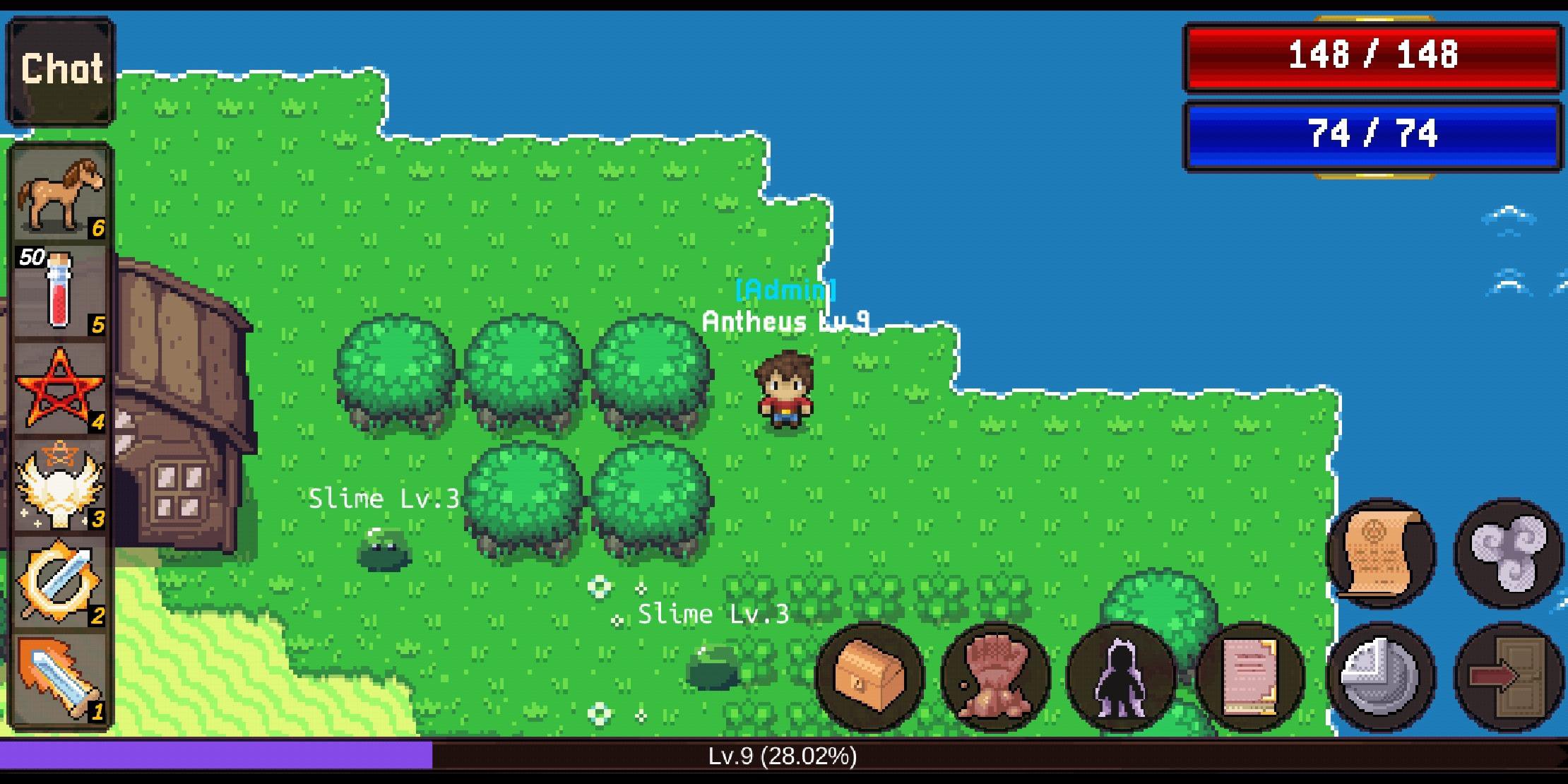Open the Chat window
Screen dimensions: 1568x784
[60, 67]
